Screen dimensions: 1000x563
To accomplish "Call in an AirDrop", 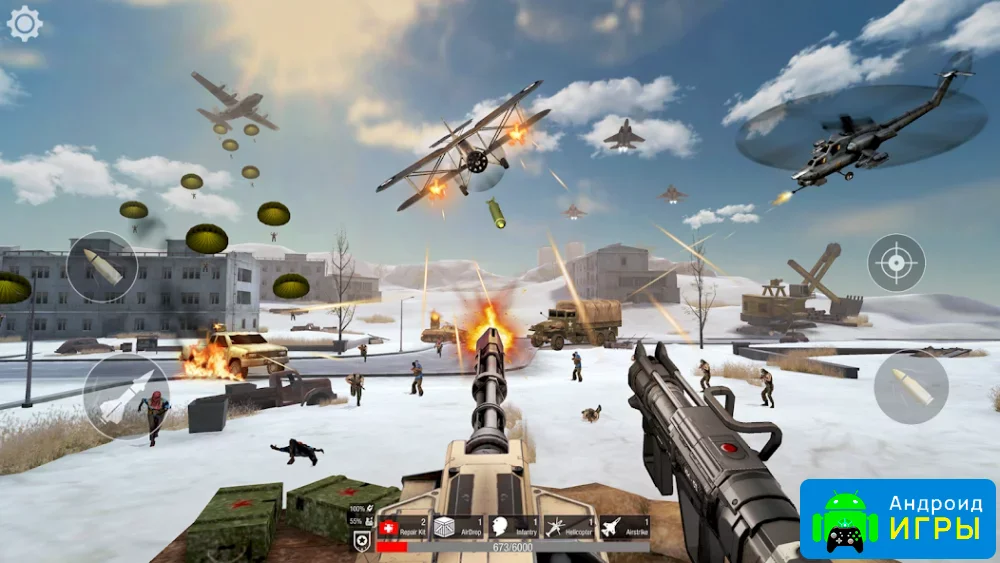I will pyautogui.click(x=458, y=527).
